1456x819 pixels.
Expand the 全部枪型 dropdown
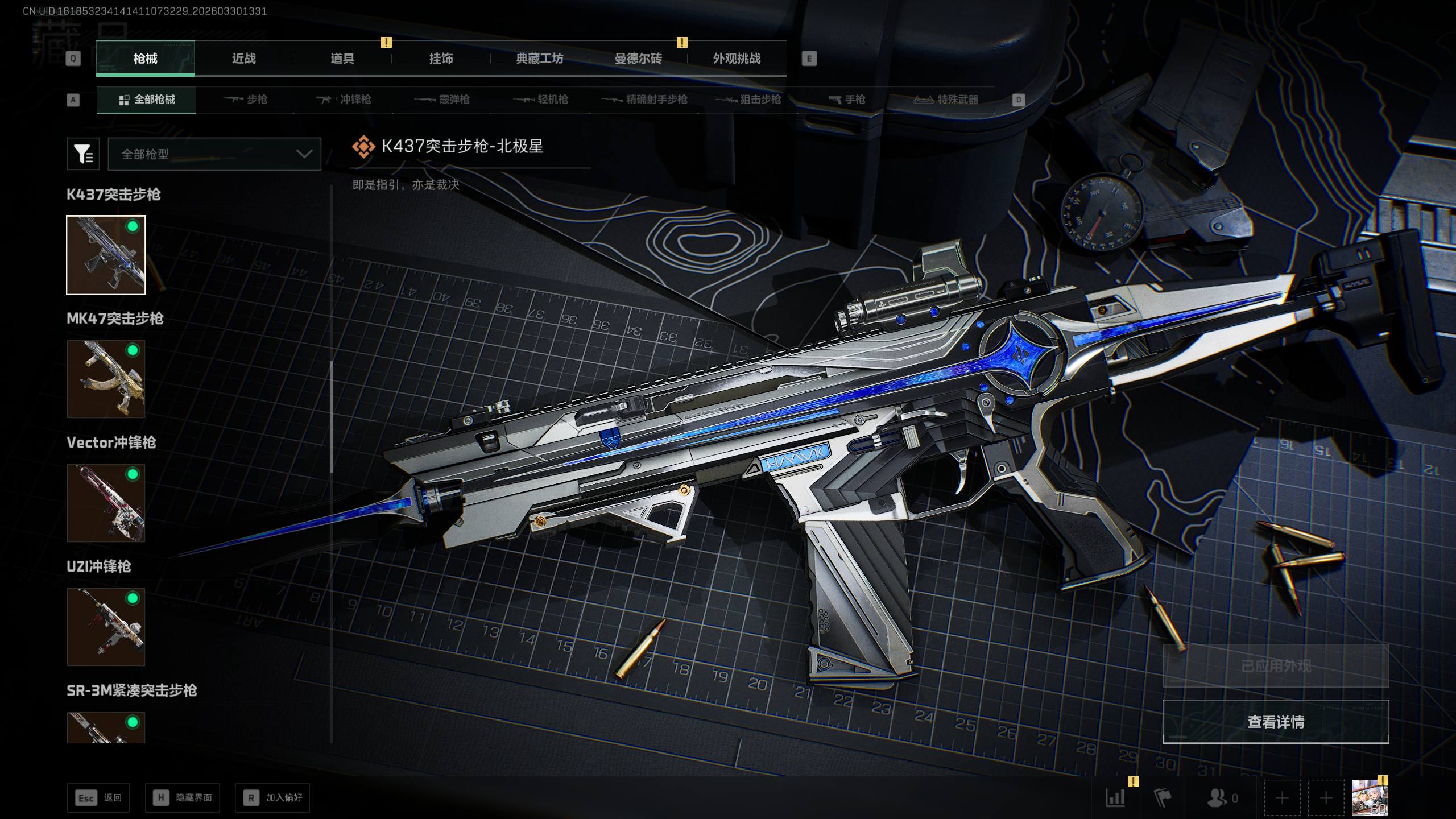coord(214,154)
